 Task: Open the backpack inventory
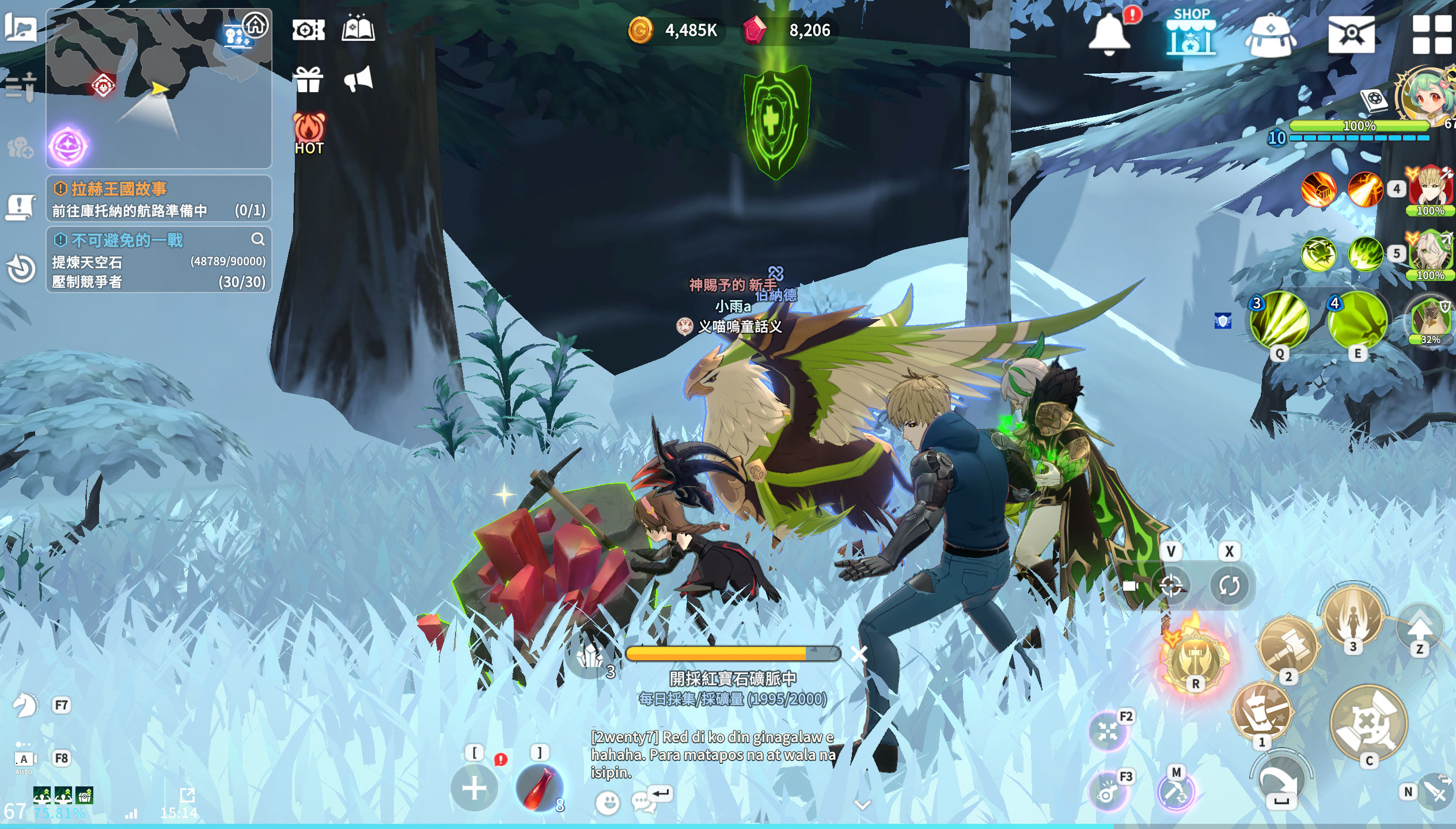pos(1270,35)
